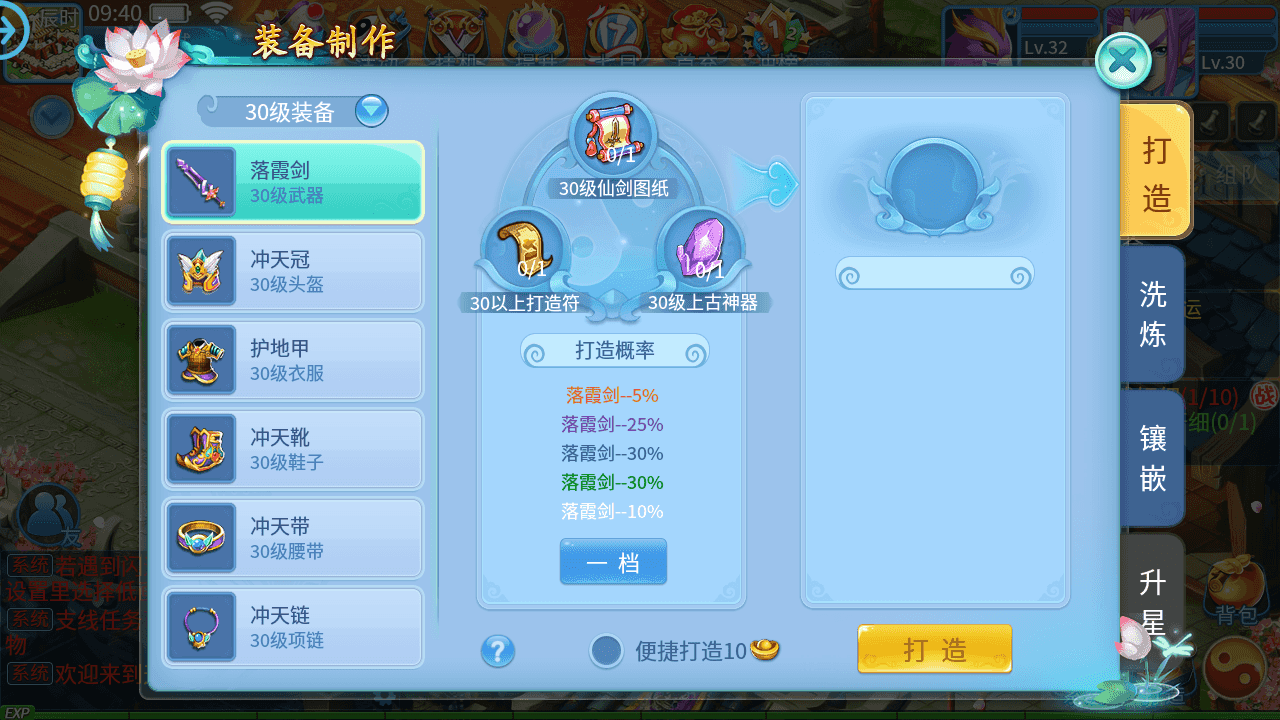Switch to the 镶嵌 tab
1280x720 pixels.
point(1152,457)
